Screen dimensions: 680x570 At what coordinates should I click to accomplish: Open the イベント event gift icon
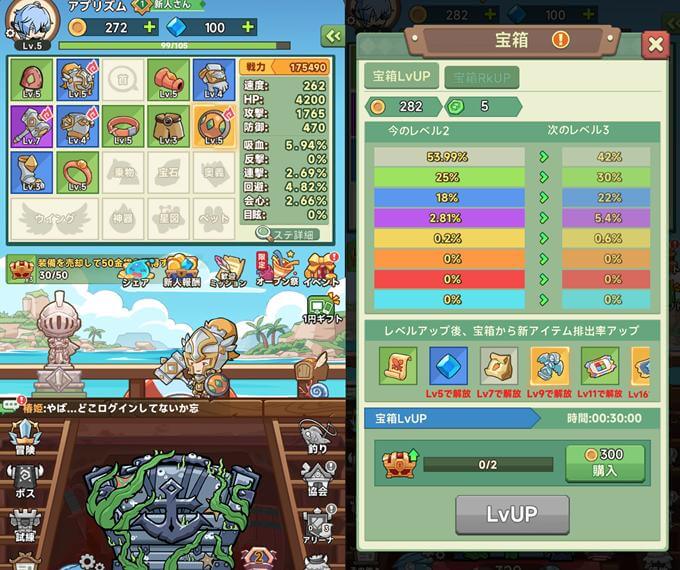(320, 270)
